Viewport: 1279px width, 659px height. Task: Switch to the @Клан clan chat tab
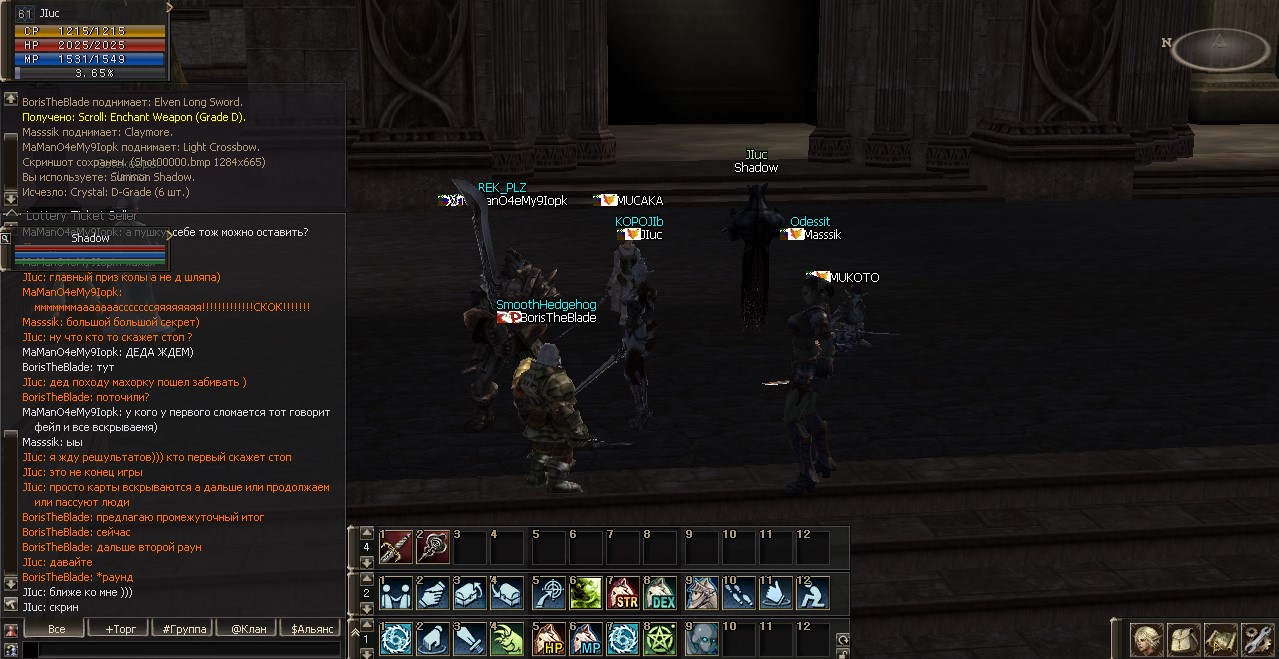(249, 629)
